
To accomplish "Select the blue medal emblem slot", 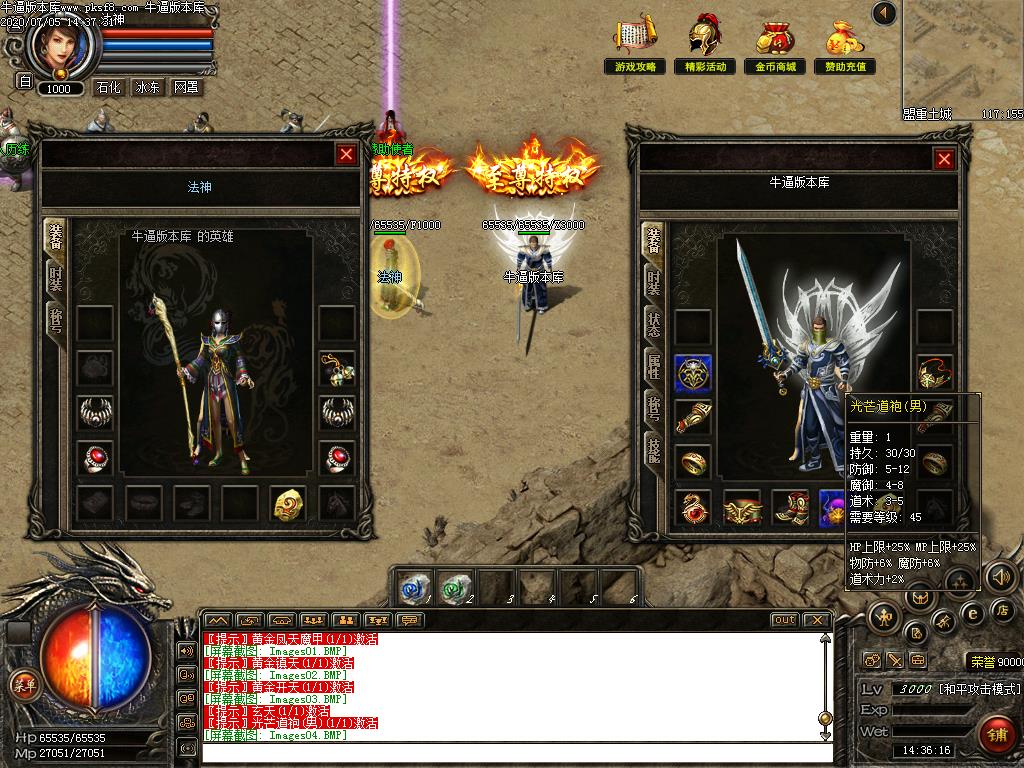I will 692,373.
